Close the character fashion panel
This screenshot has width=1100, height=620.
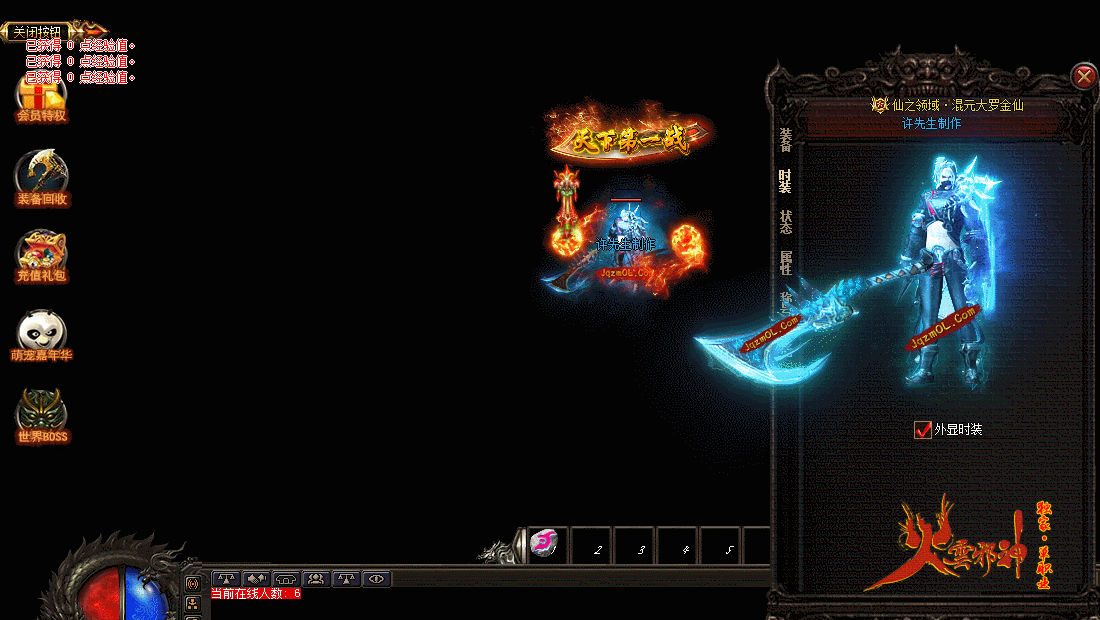coord(1083,76)
